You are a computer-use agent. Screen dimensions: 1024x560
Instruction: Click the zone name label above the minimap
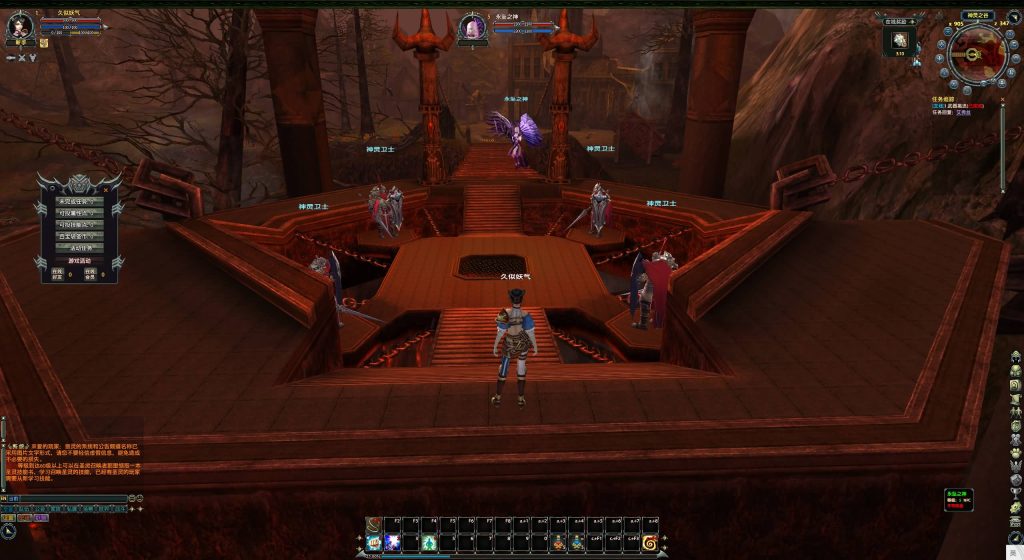tap(976, 15)
